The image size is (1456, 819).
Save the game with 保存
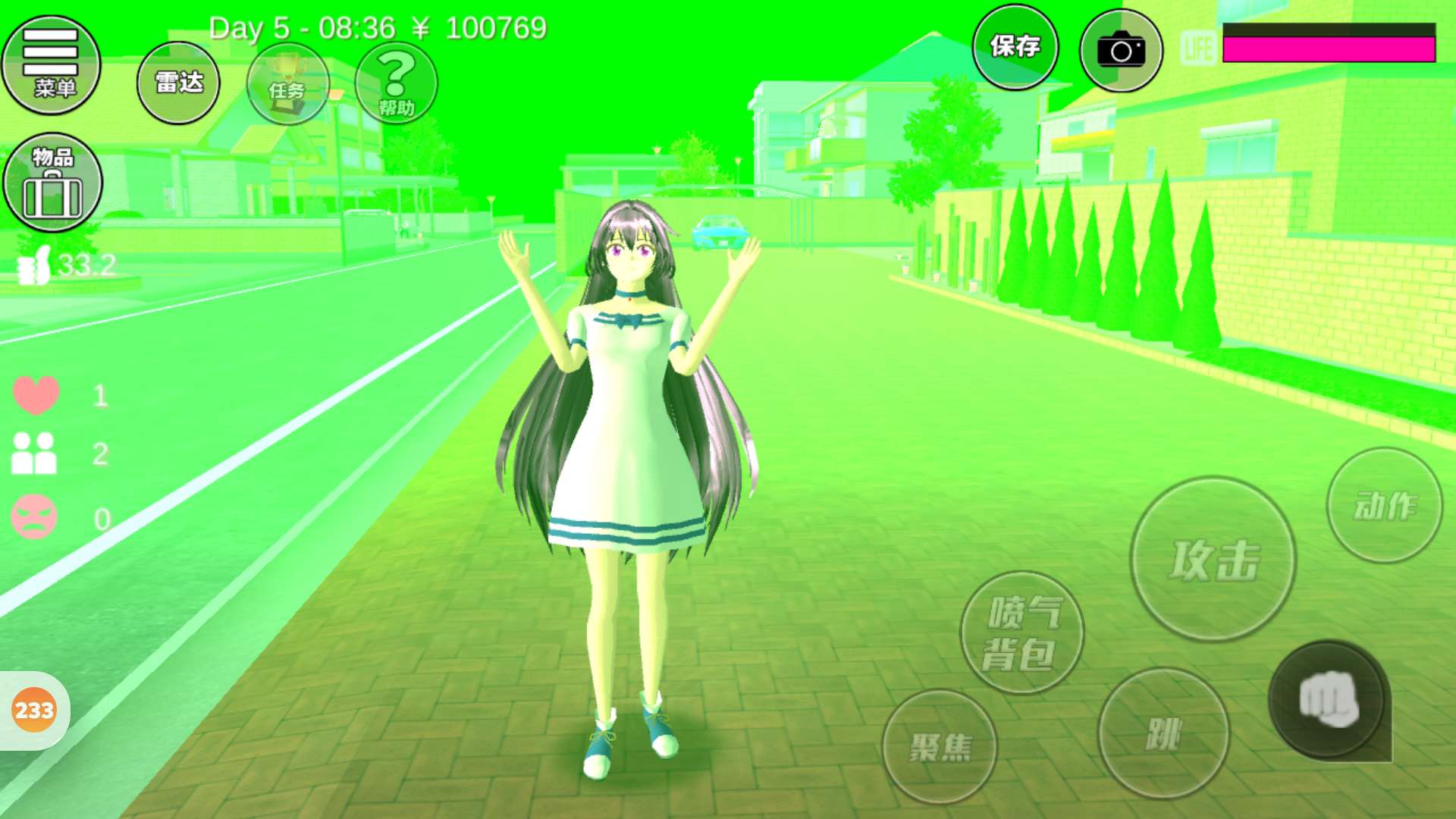pos(1015,47)
